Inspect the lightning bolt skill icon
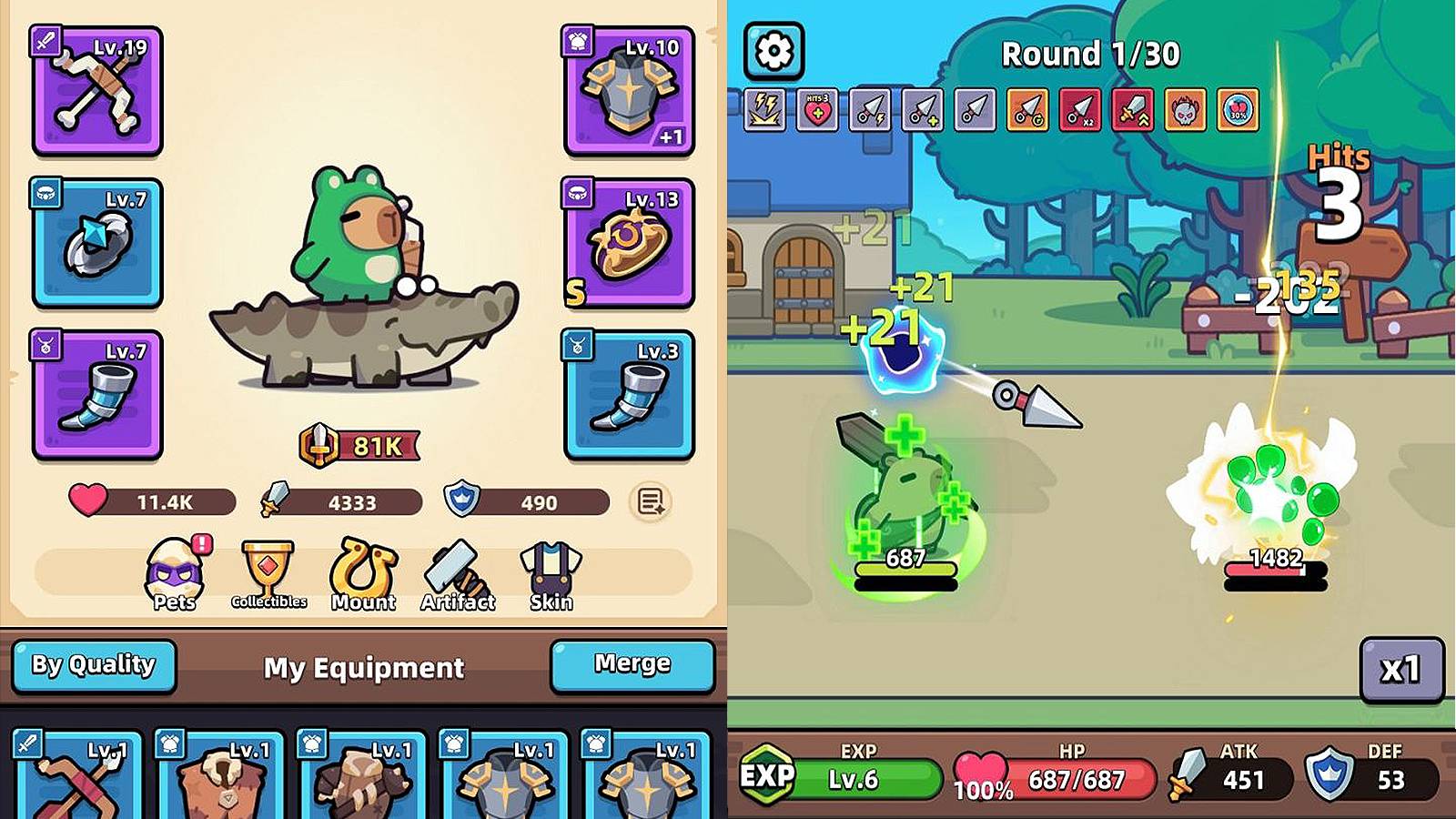Viewport: 1456px width, 819px height. (x=765, y=111)
